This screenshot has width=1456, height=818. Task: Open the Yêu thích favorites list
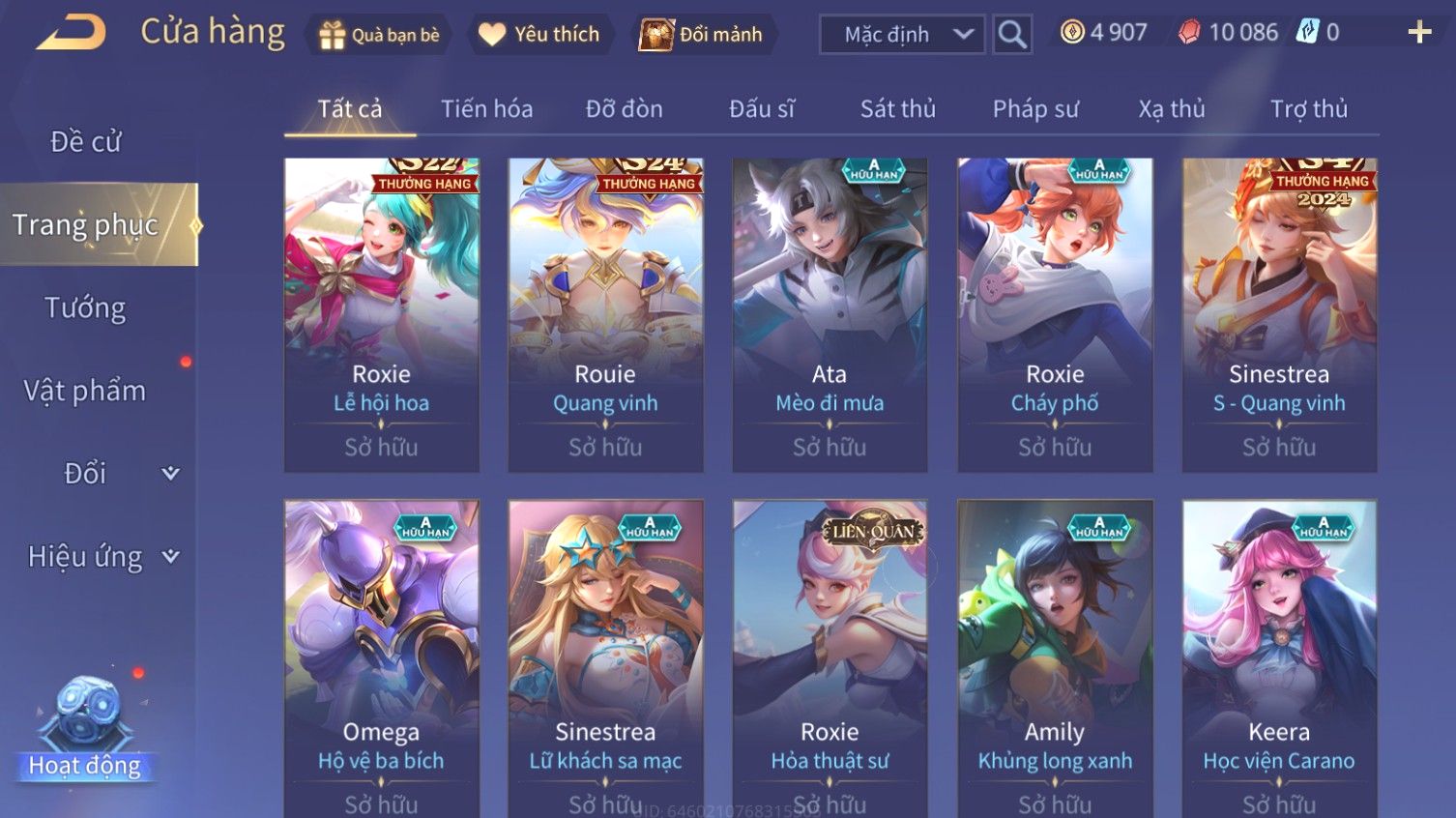point(539,35)
